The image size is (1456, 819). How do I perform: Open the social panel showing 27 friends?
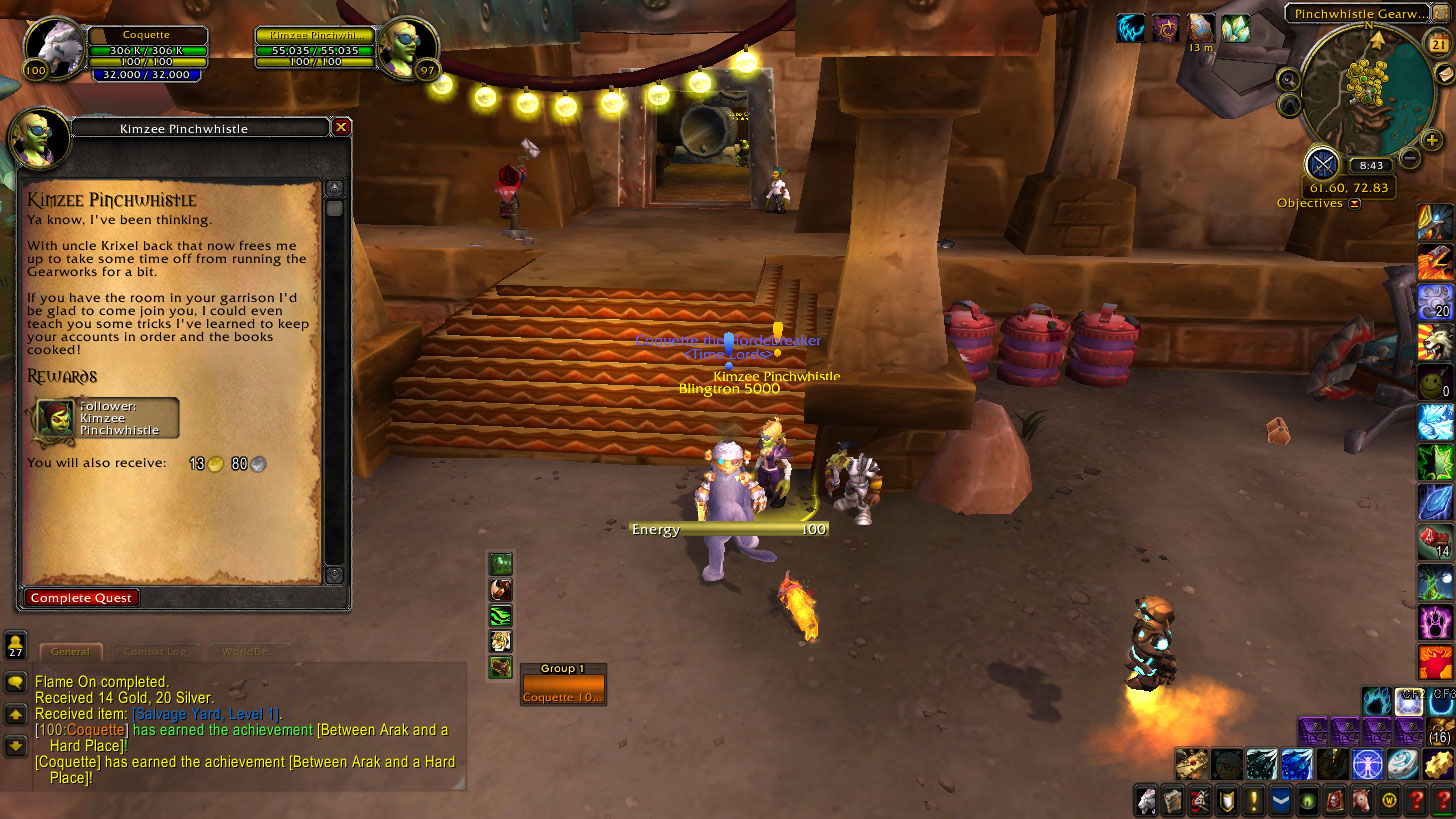[16, 645]
